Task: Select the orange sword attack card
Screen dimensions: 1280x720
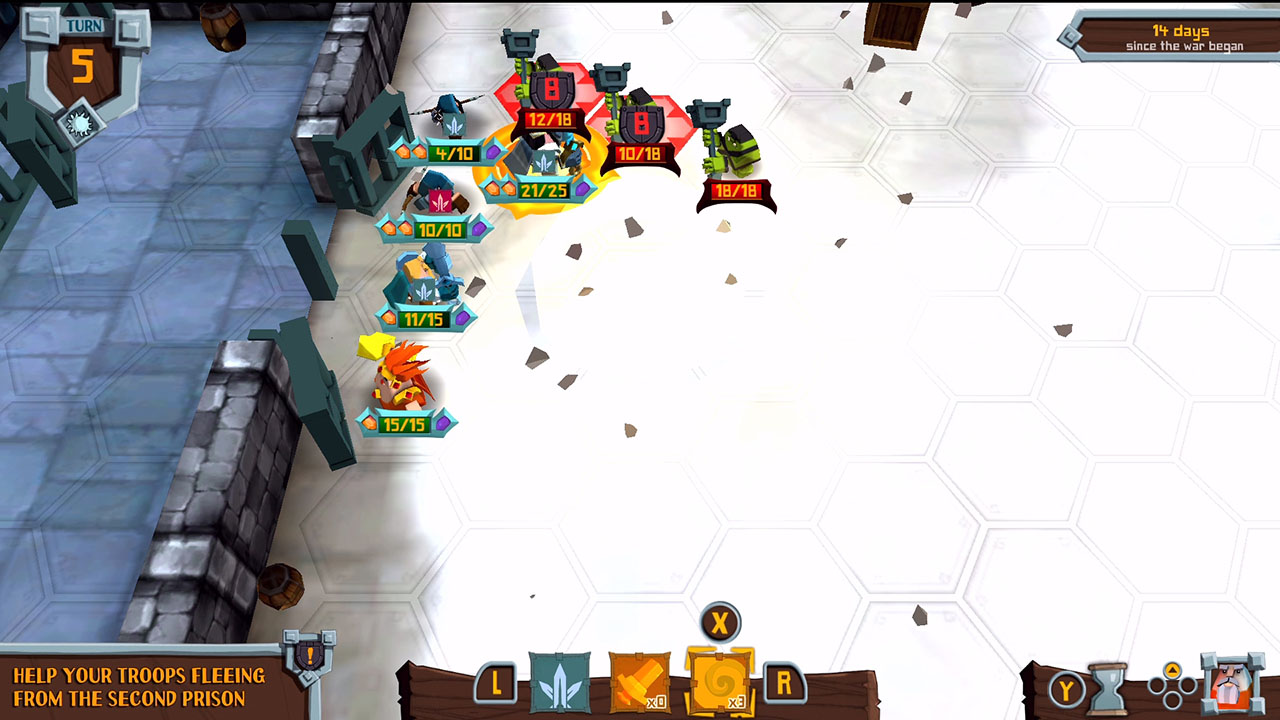Action: pyautogui.click(x=638, y=683)
